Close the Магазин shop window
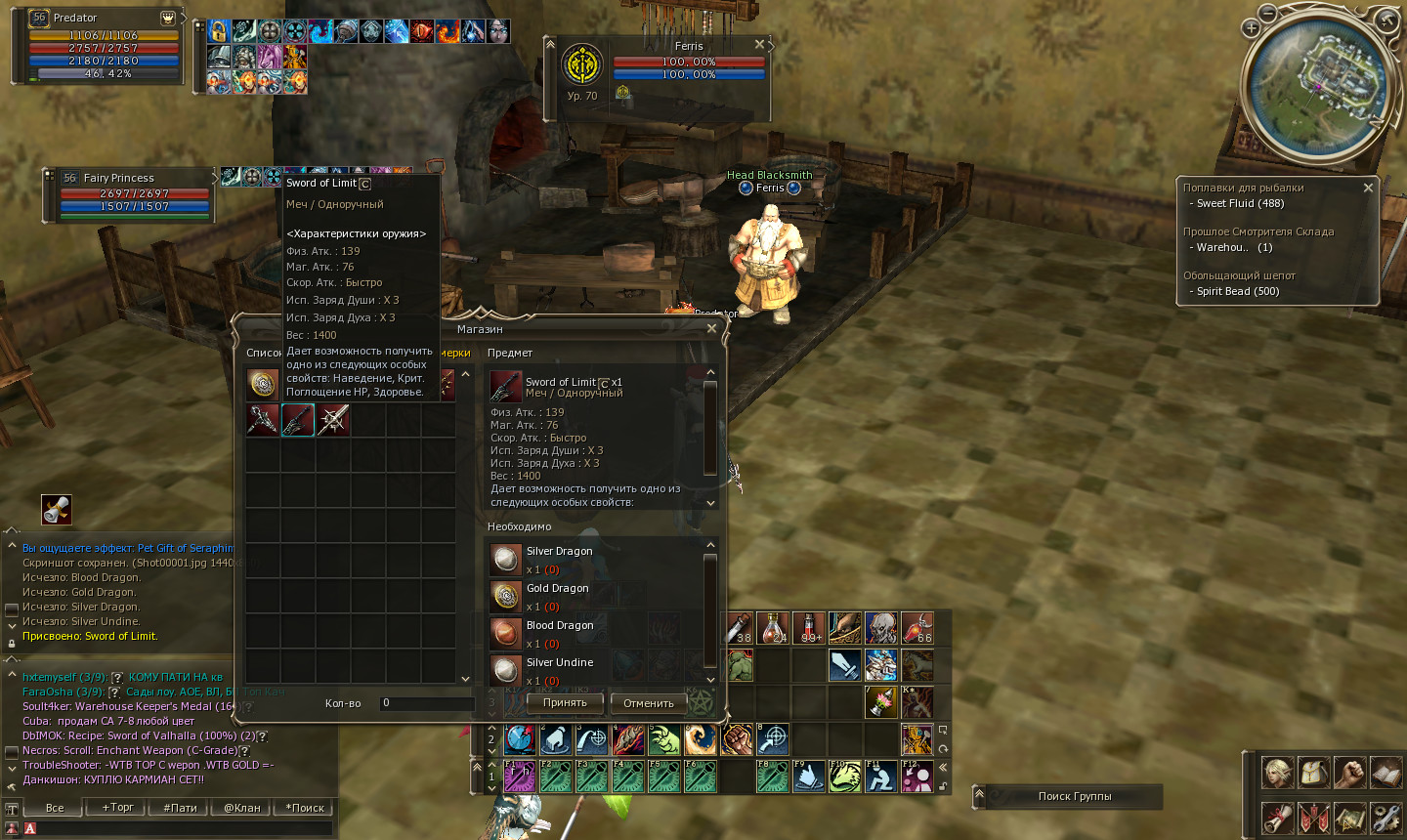 (x=711, y=329)
